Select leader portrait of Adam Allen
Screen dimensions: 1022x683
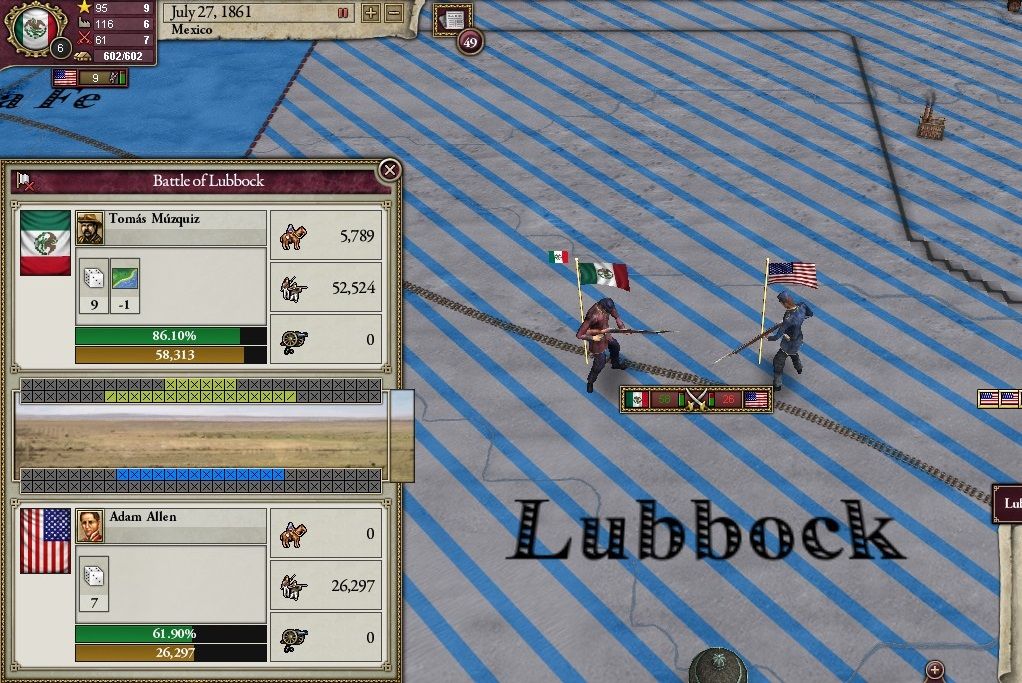point(89,526)
